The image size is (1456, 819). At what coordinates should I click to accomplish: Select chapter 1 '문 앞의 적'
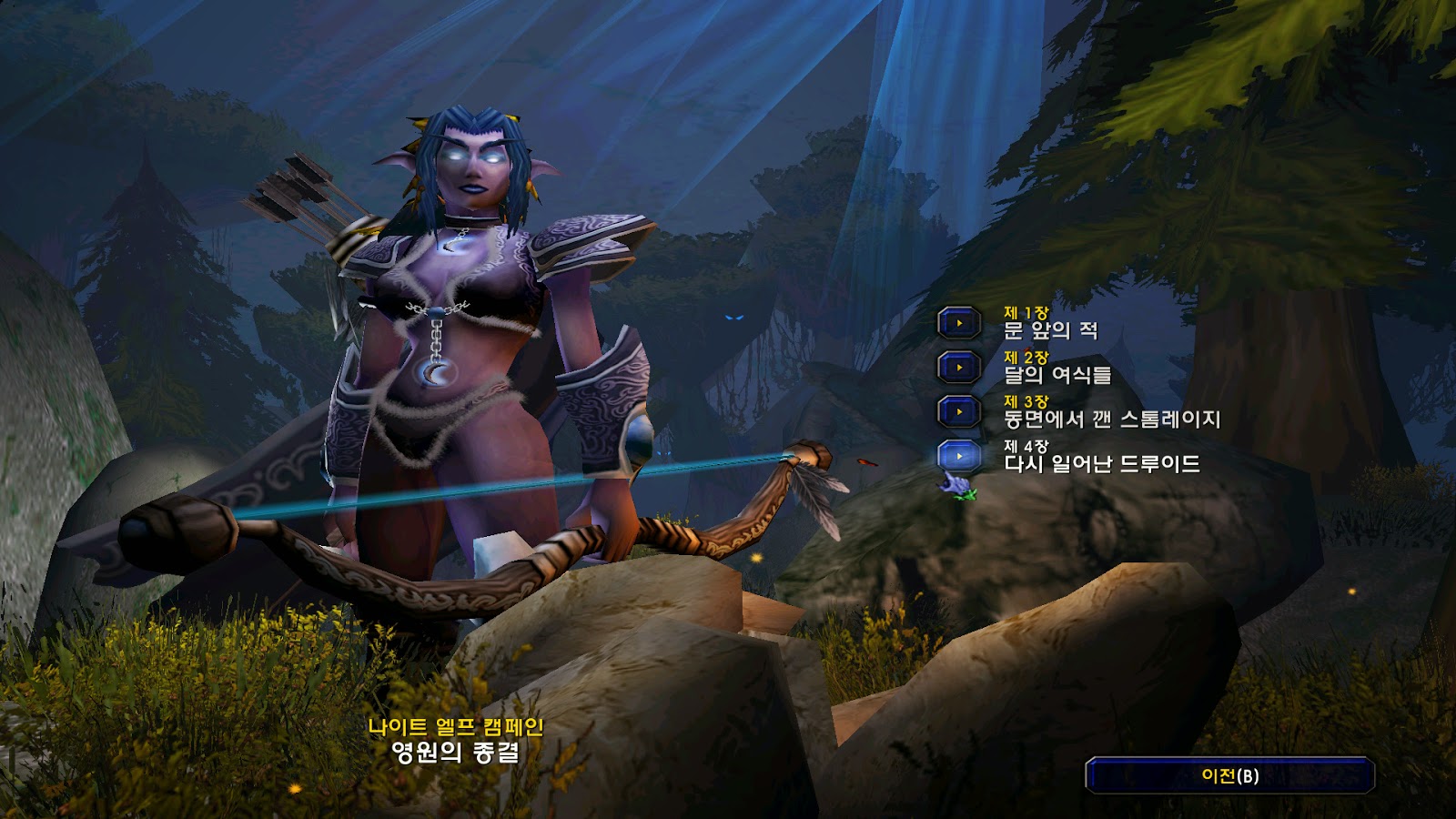click(x=959, y=323)
